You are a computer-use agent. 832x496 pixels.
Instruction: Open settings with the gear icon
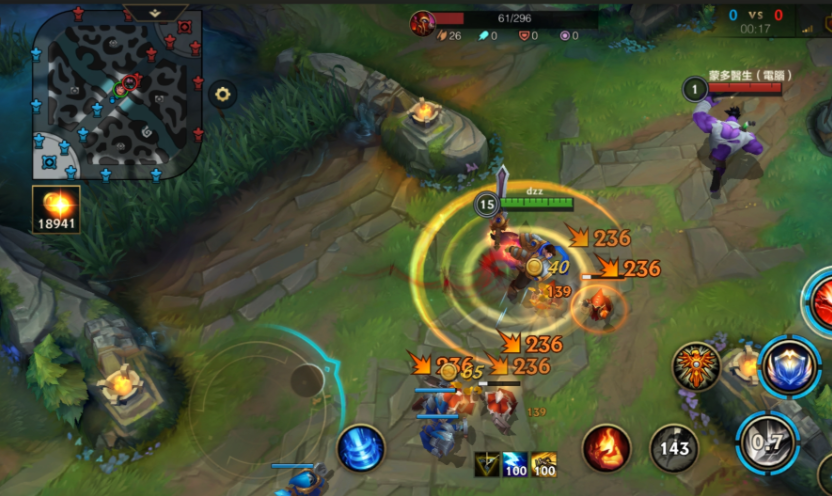pos(222,95)
